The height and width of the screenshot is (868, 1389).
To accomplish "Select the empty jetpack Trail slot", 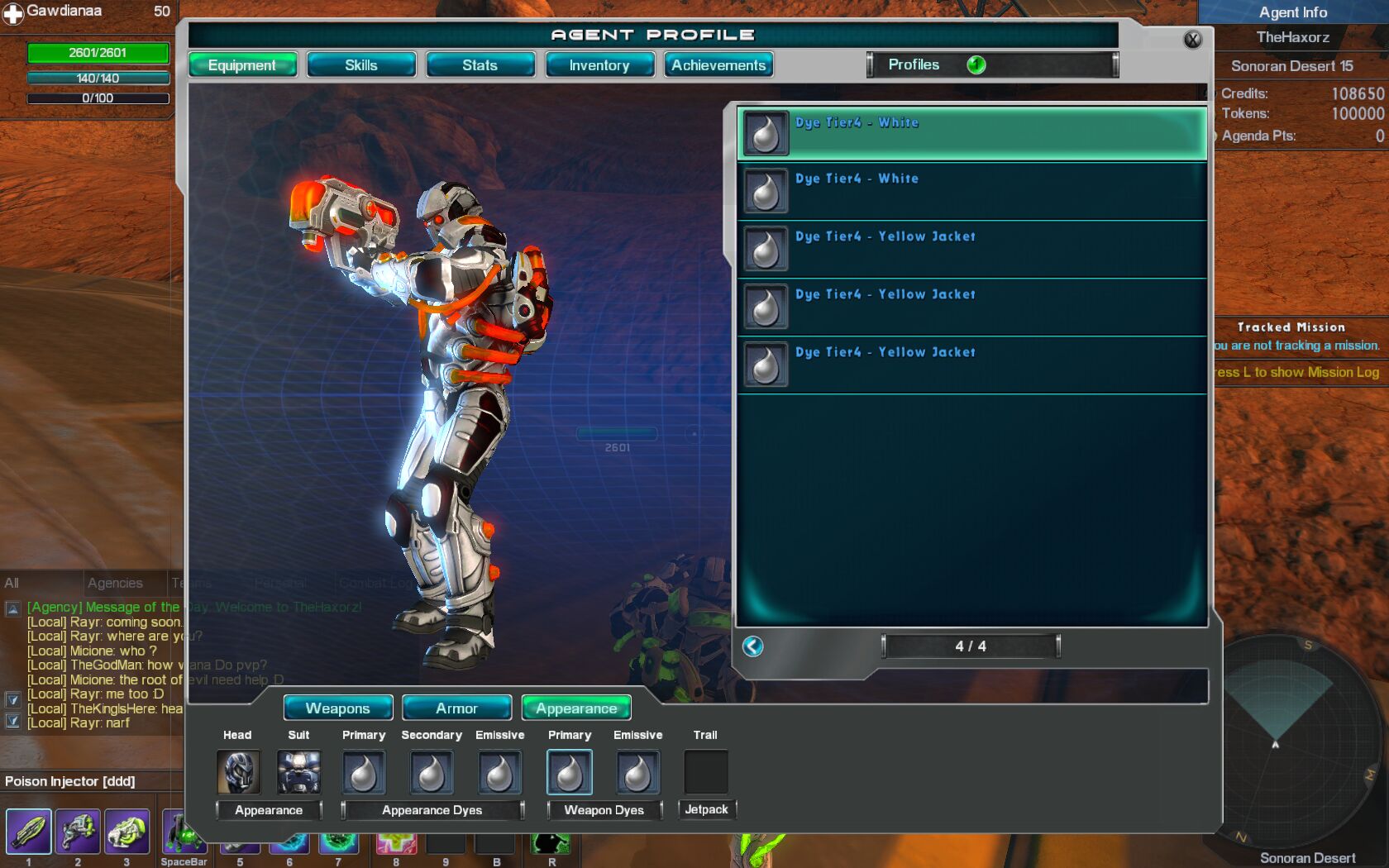I will [705, 772].
